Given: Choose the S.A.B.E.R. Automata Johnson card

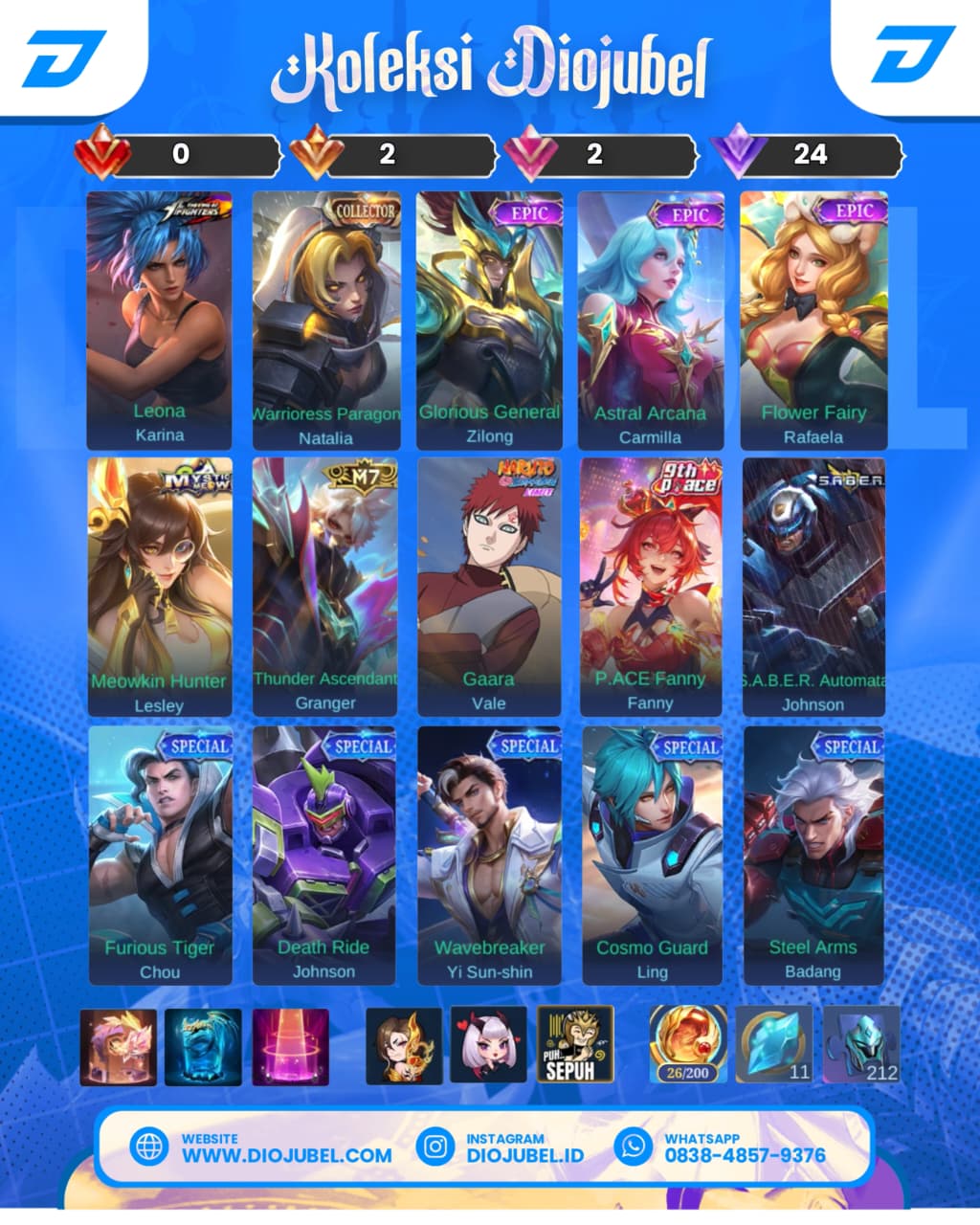Looking at the screenshot, I should 813,587.
